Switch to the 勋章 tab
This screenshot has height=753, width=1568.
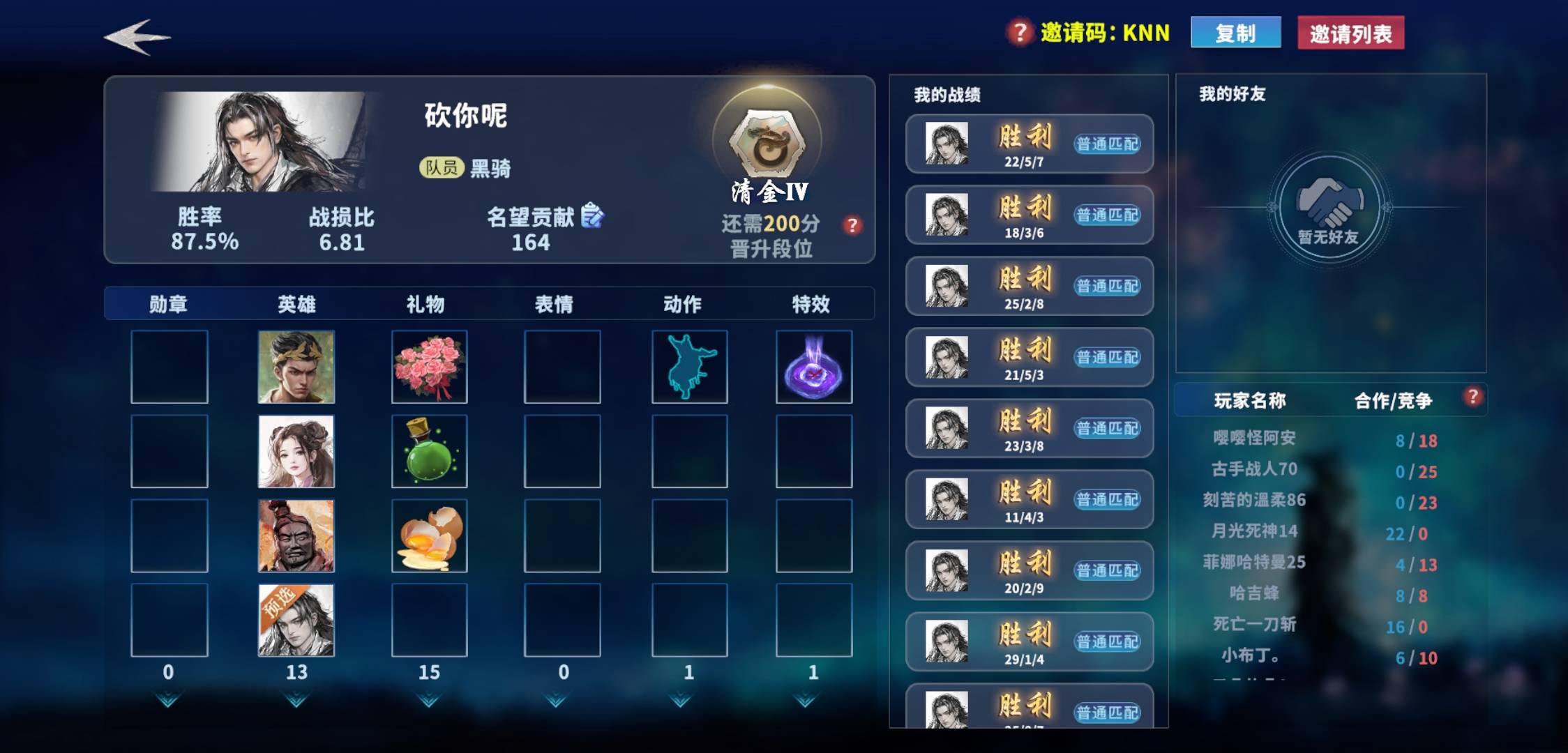[167, 303]
